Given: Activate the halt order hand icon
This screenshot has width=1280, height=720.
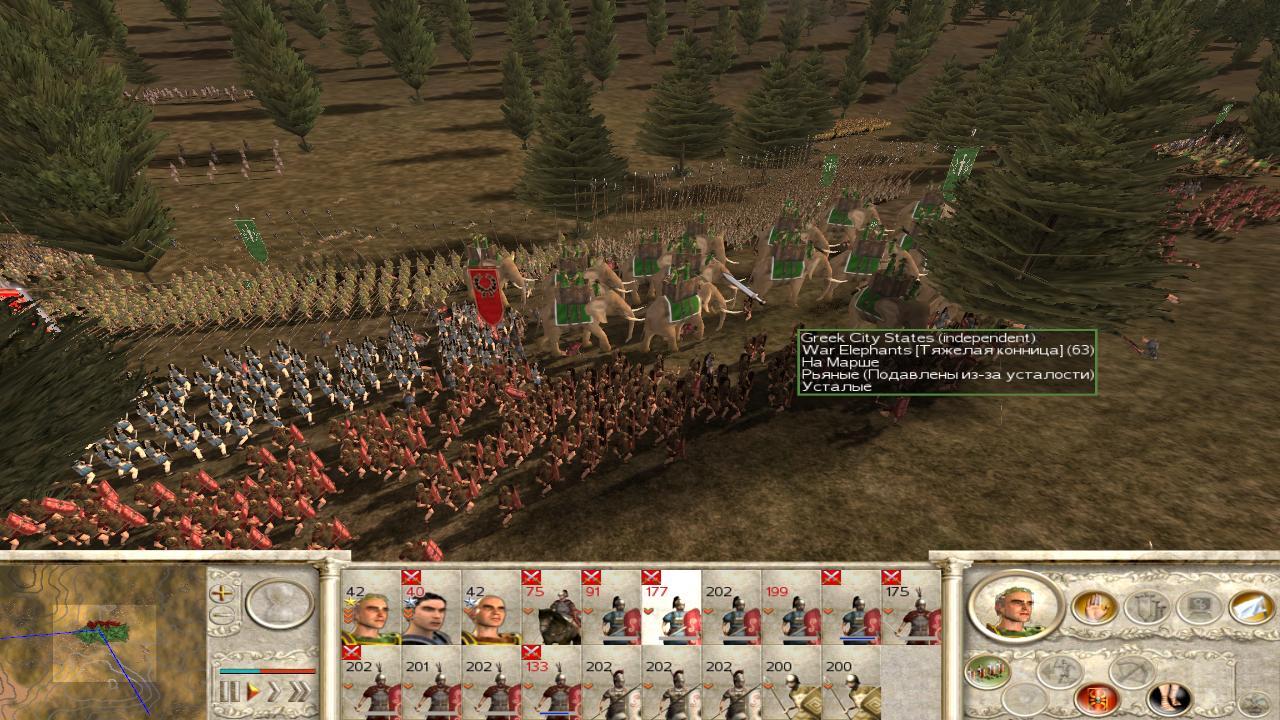Looking at the screenshot, I should (x=1095, y=606).
